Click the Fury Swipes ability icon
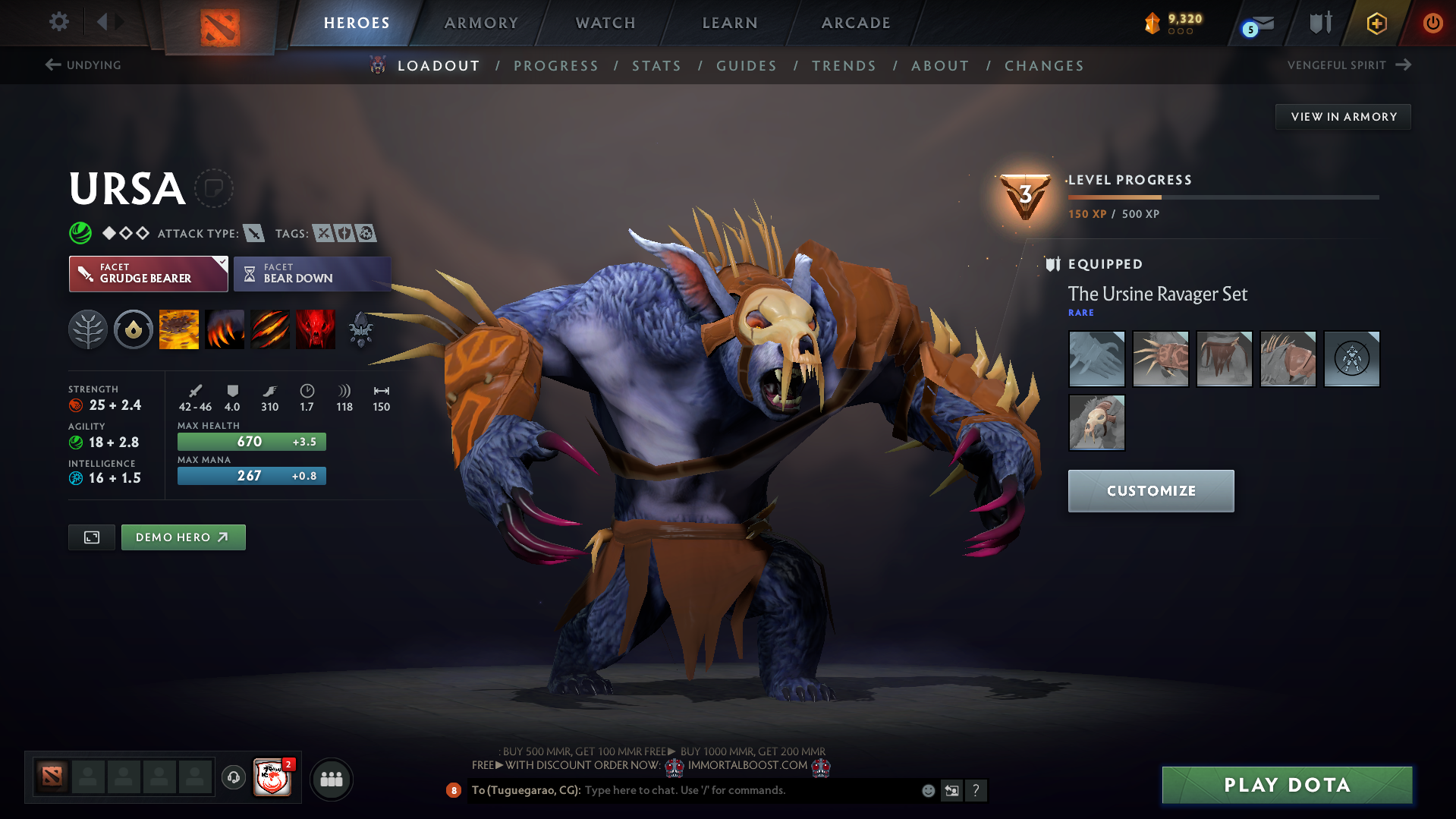 click(x=270, y=329)
